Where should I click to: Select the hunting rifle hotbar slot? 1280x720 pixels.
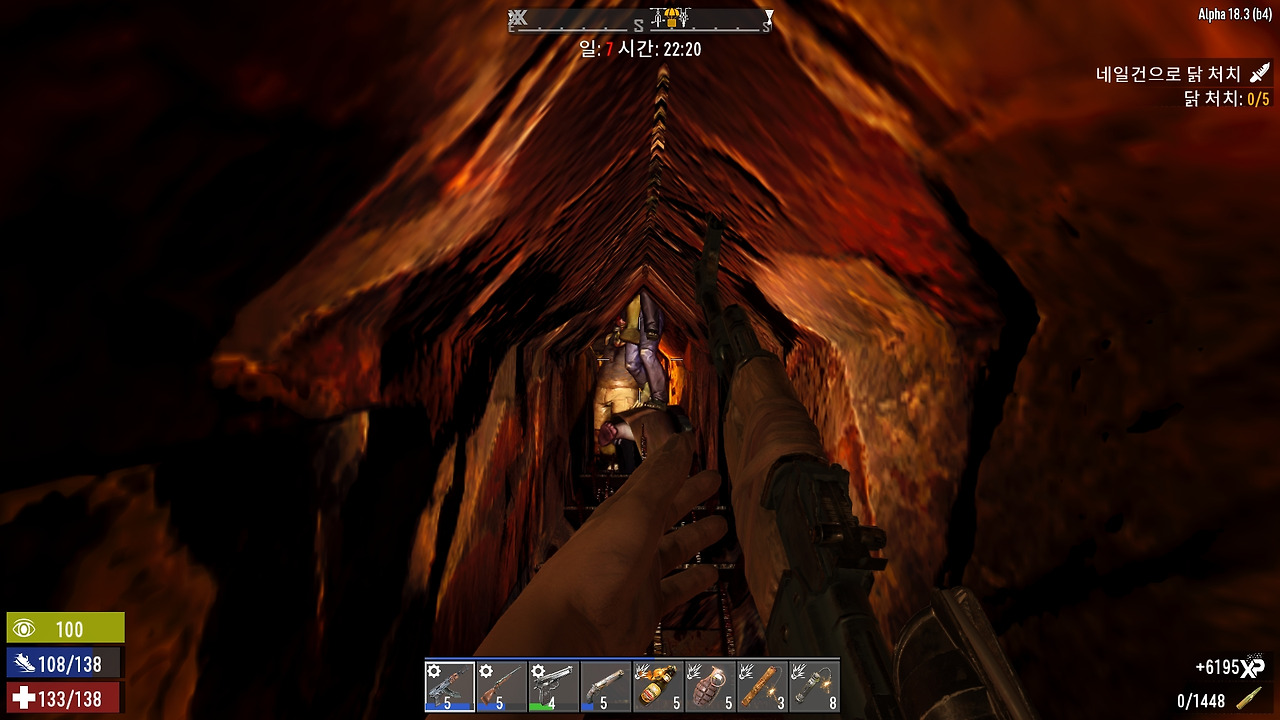coord(502,686)
